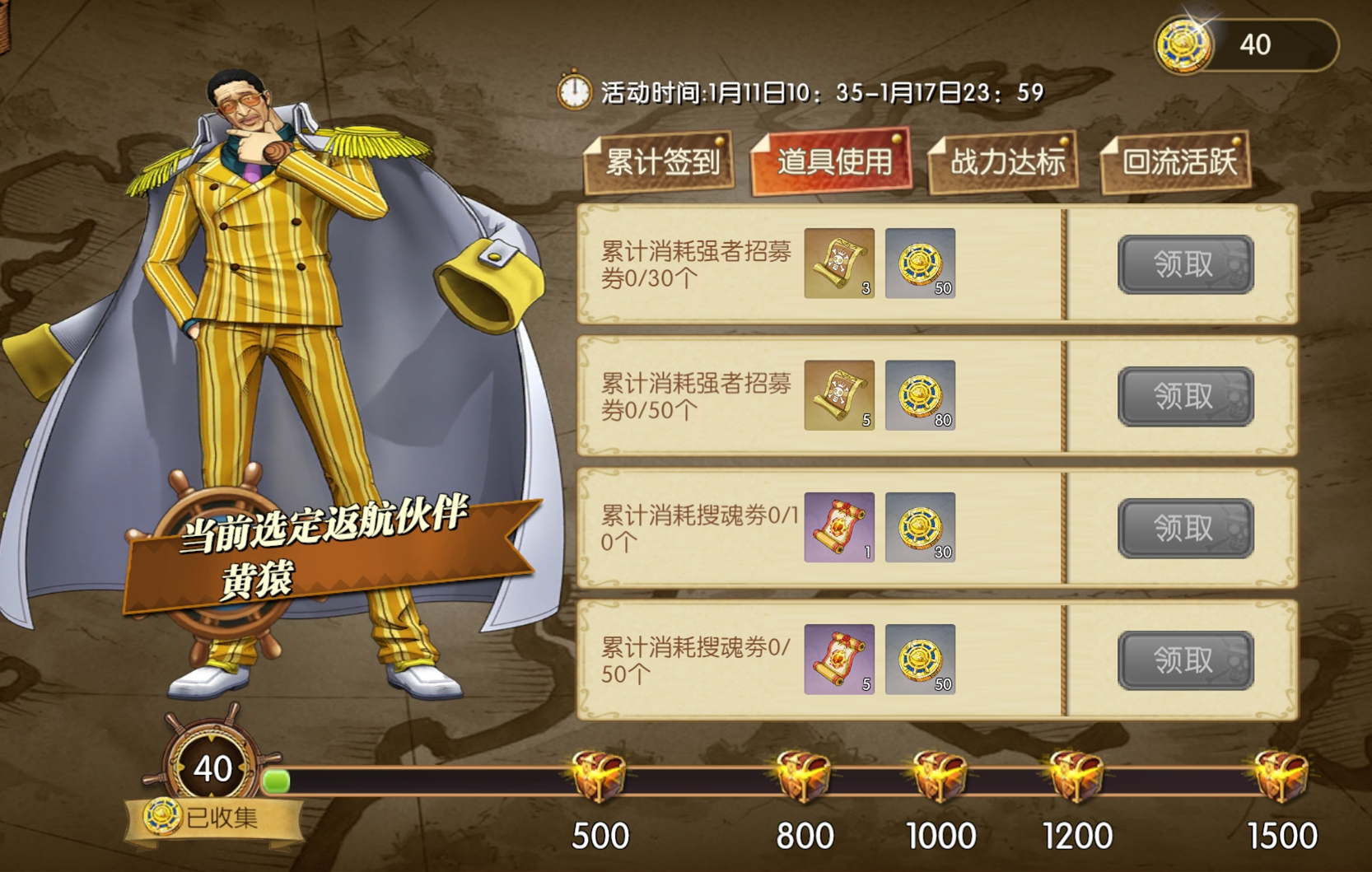1372x872 pixels.
Task: Switch to the 道具使用 tab
Action: coord(832,162)
